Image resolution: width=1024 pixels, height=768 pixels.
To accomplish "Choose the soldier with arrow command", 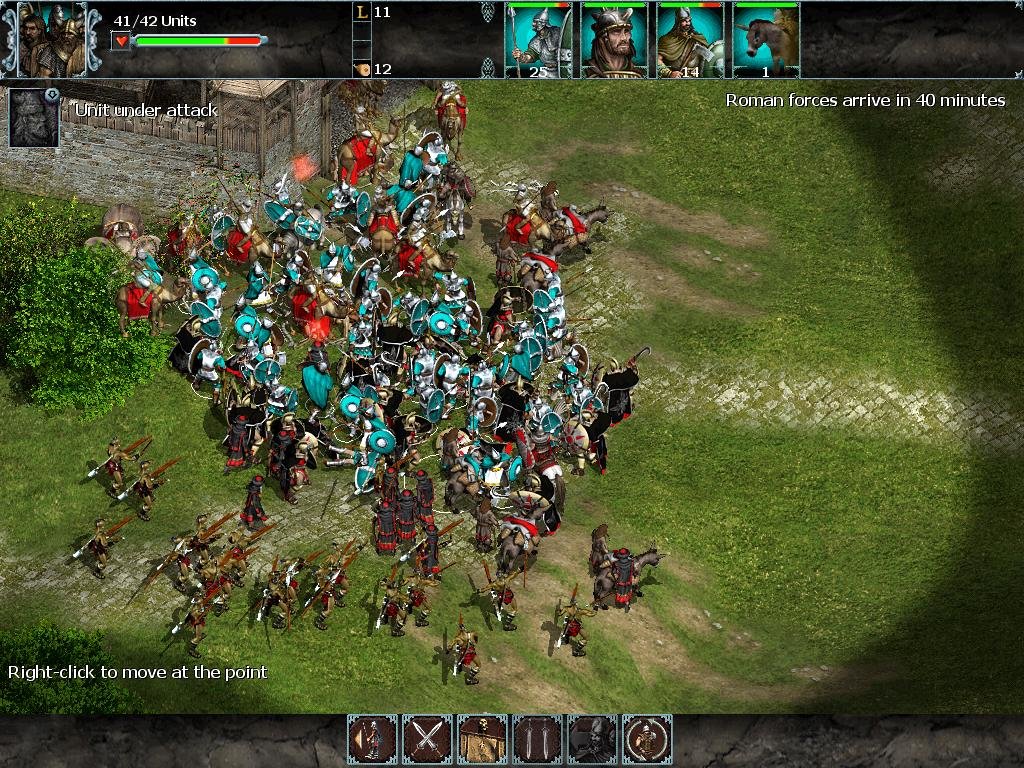I will 373,739.
